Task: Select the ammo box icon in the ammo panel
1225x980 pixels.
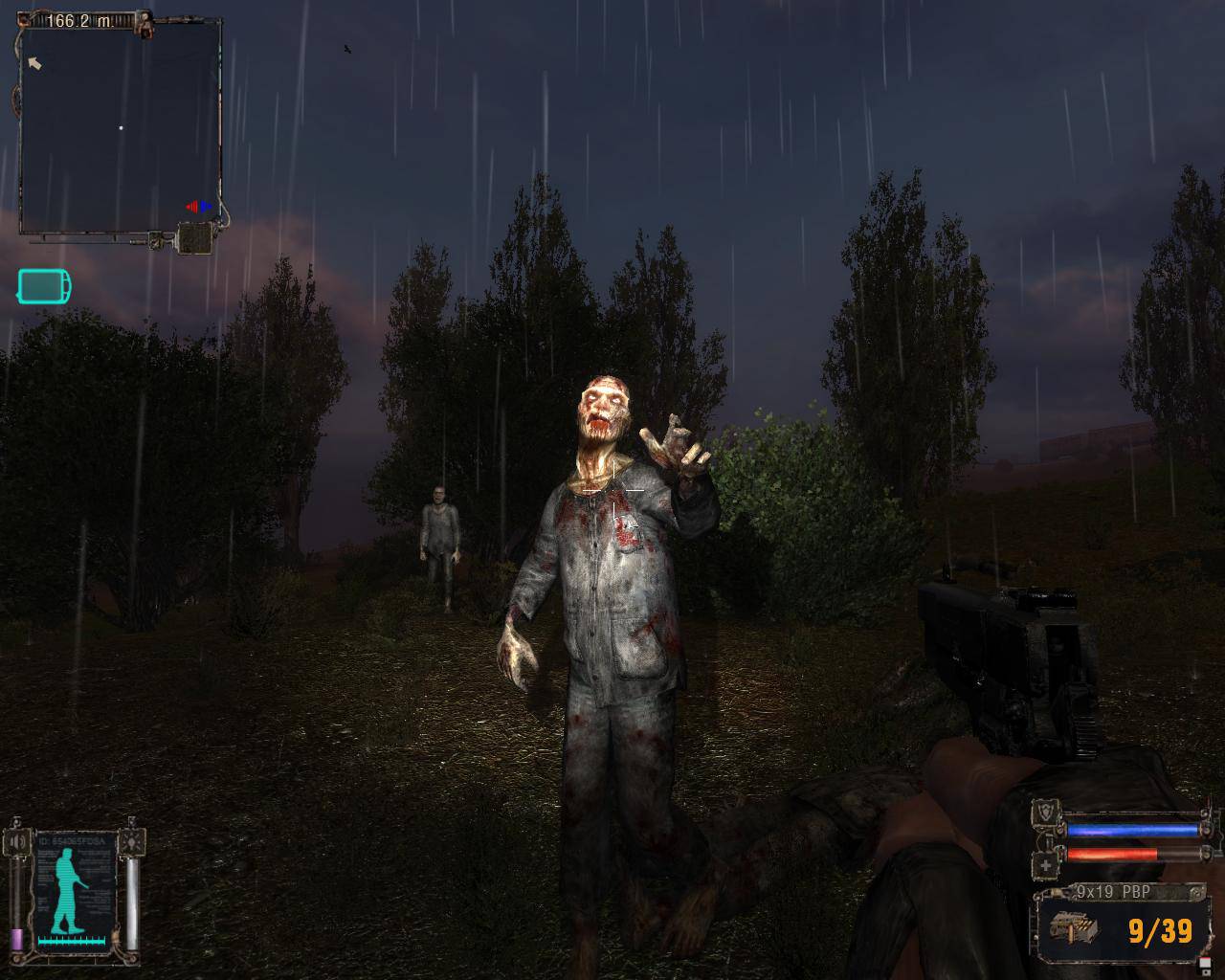Action: pyautogui.click(x=1074, y=926)
